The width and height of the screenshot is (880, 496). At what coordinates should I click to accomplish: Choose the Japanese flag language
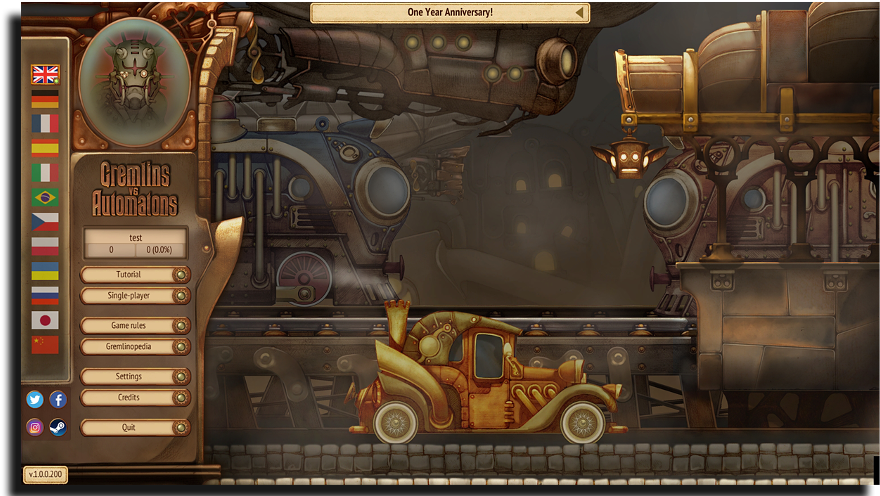[x=45, y=320]
